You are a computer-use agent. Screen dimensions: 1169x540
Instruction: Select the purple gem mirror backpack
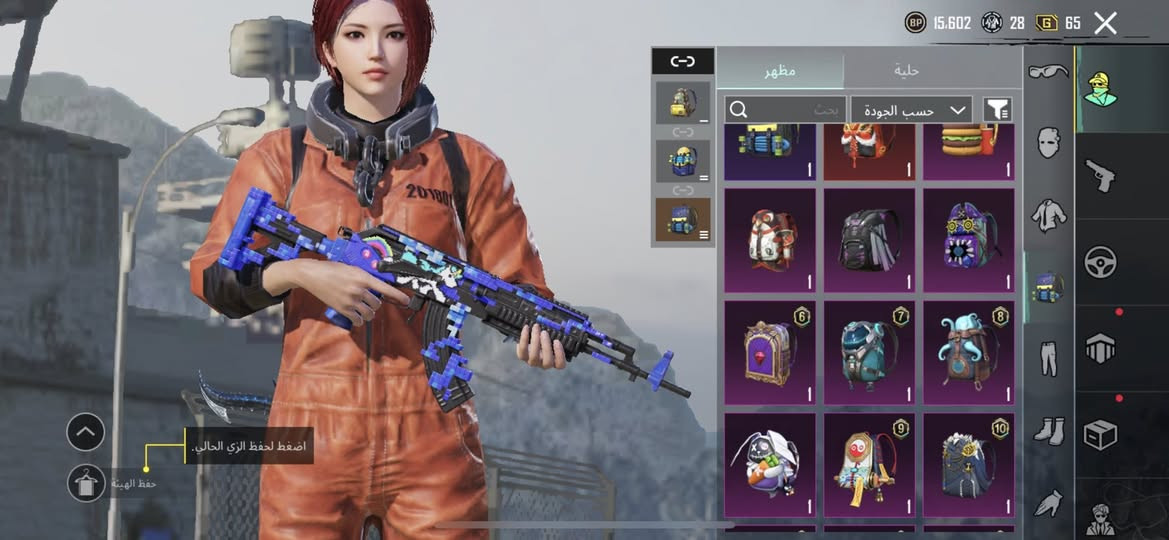769,348
